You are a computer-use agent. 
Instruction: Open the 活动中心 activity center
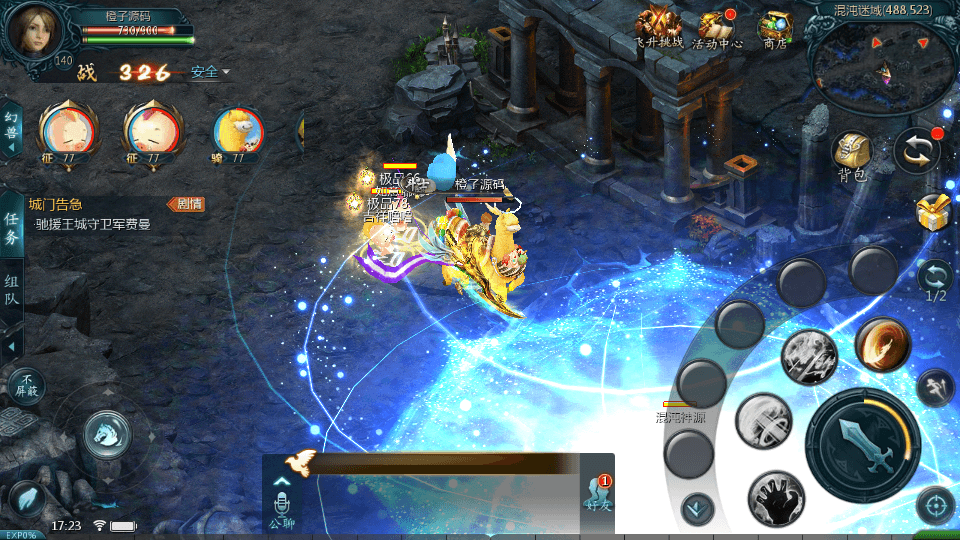point(717,27)
